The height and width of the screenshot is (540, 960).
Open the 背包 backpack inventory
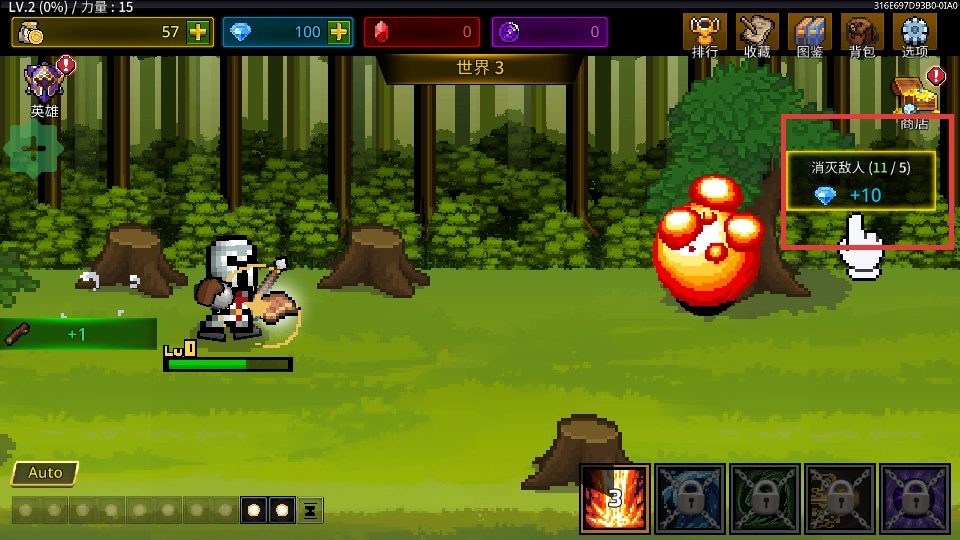861,33
